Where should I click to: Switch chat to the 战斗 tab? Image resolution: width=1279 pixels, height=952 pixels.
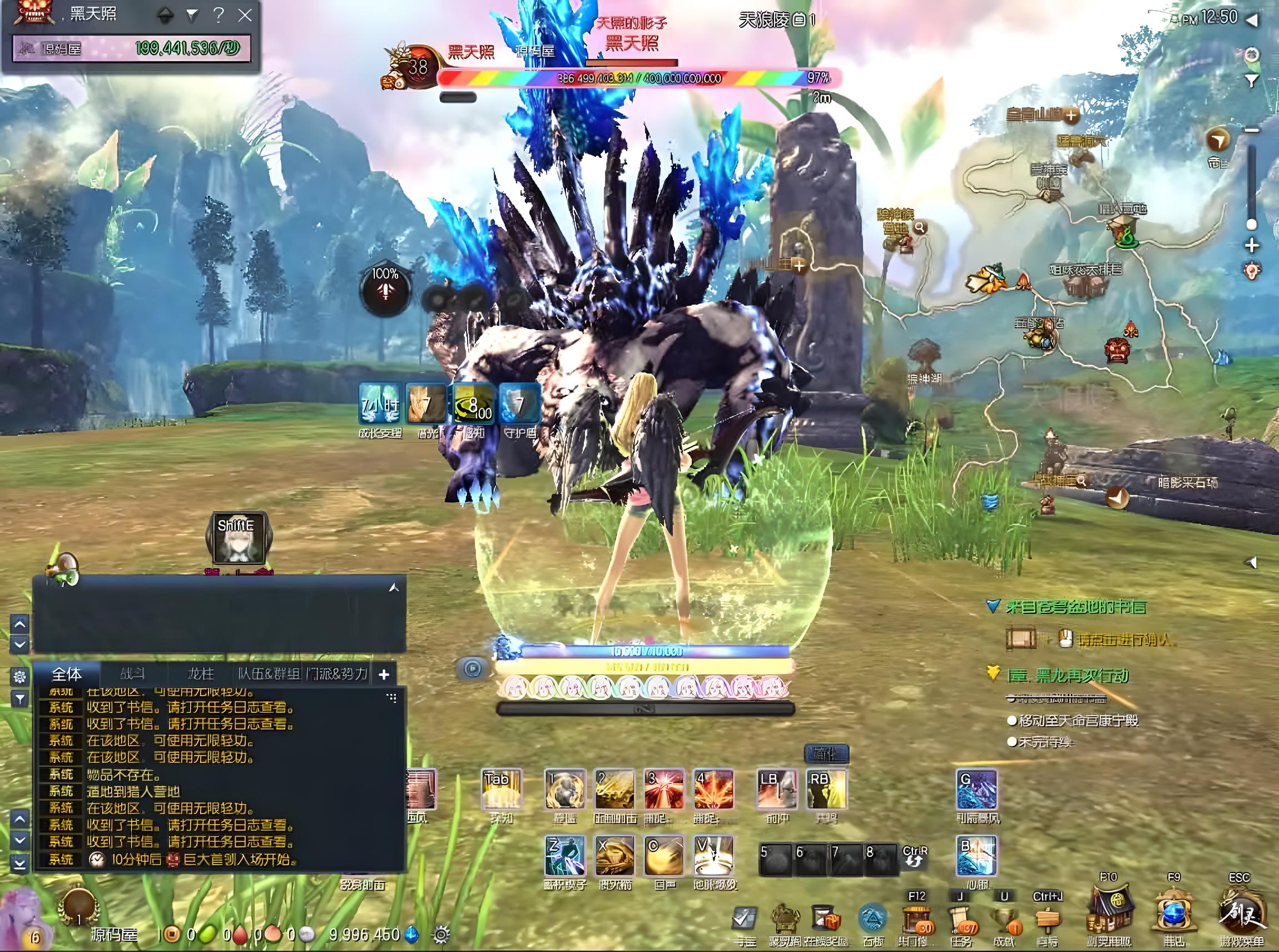click(x=132, y=673)
